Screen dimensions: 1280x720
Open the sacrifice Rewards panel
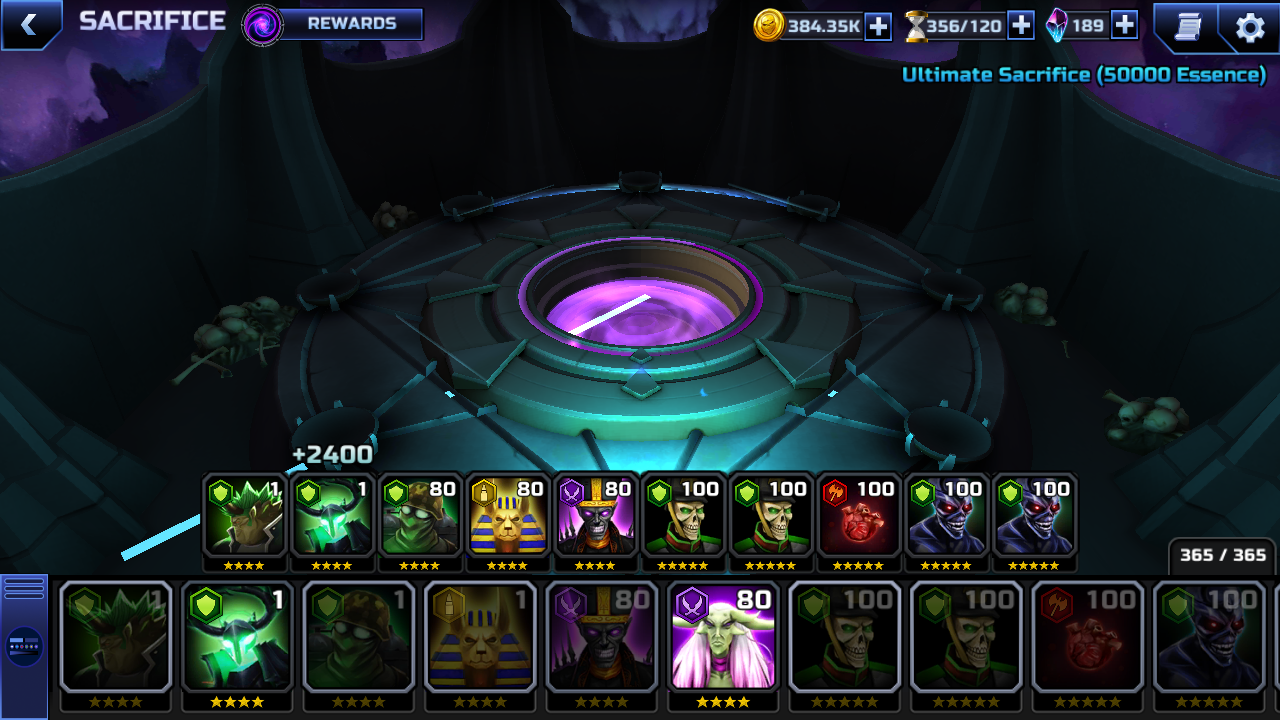[x=350, y=24]
